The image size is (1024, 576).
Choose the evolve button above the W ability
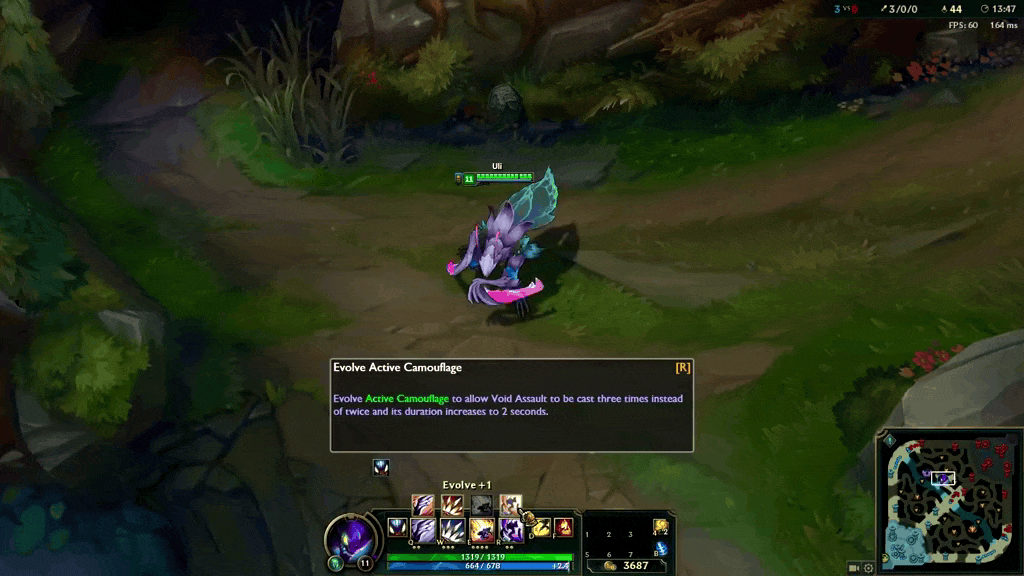pyautogui.click(x=452, y=505)
